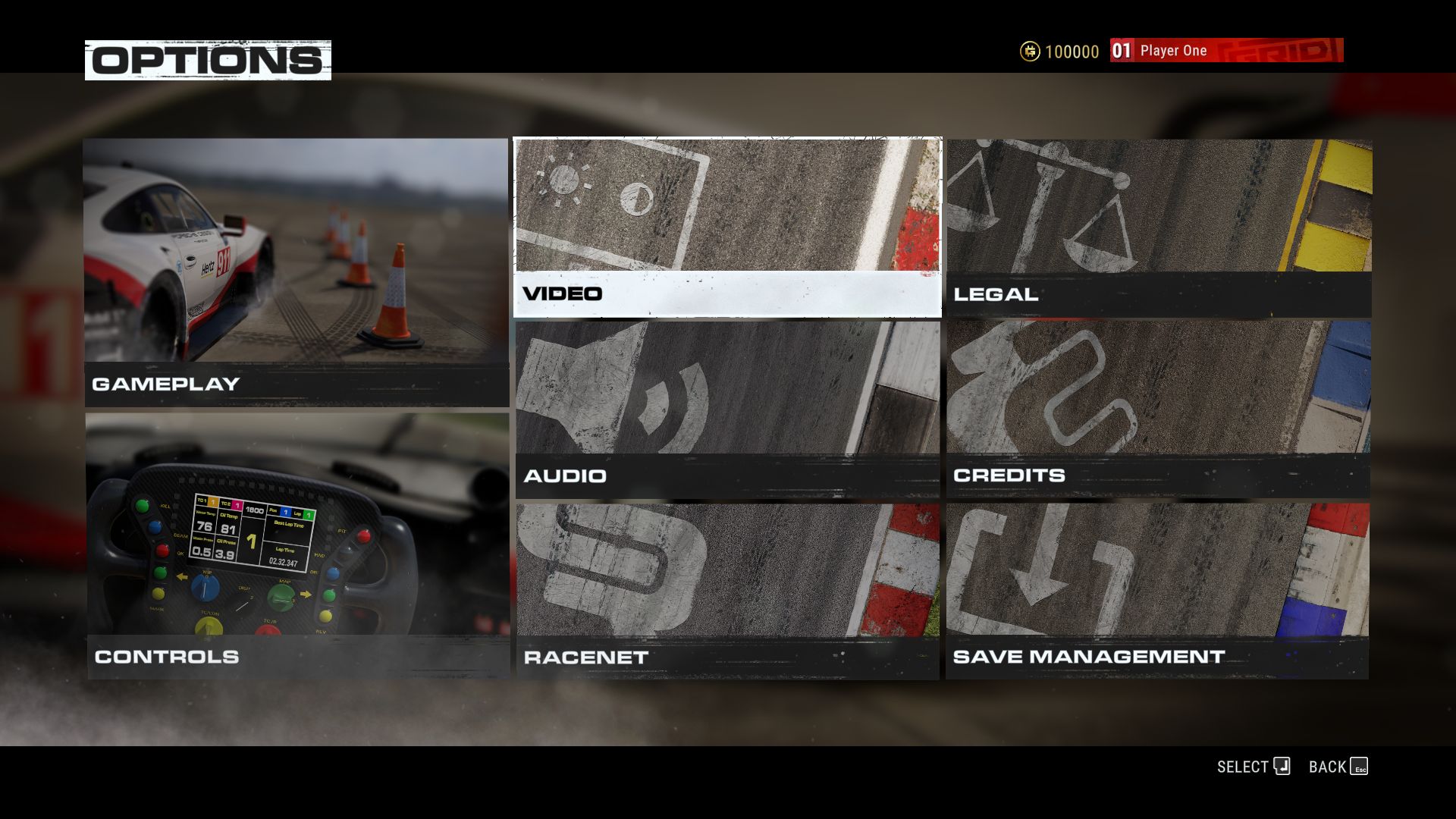
Task: Open Save Management
Action: (x=1157, y=591)
